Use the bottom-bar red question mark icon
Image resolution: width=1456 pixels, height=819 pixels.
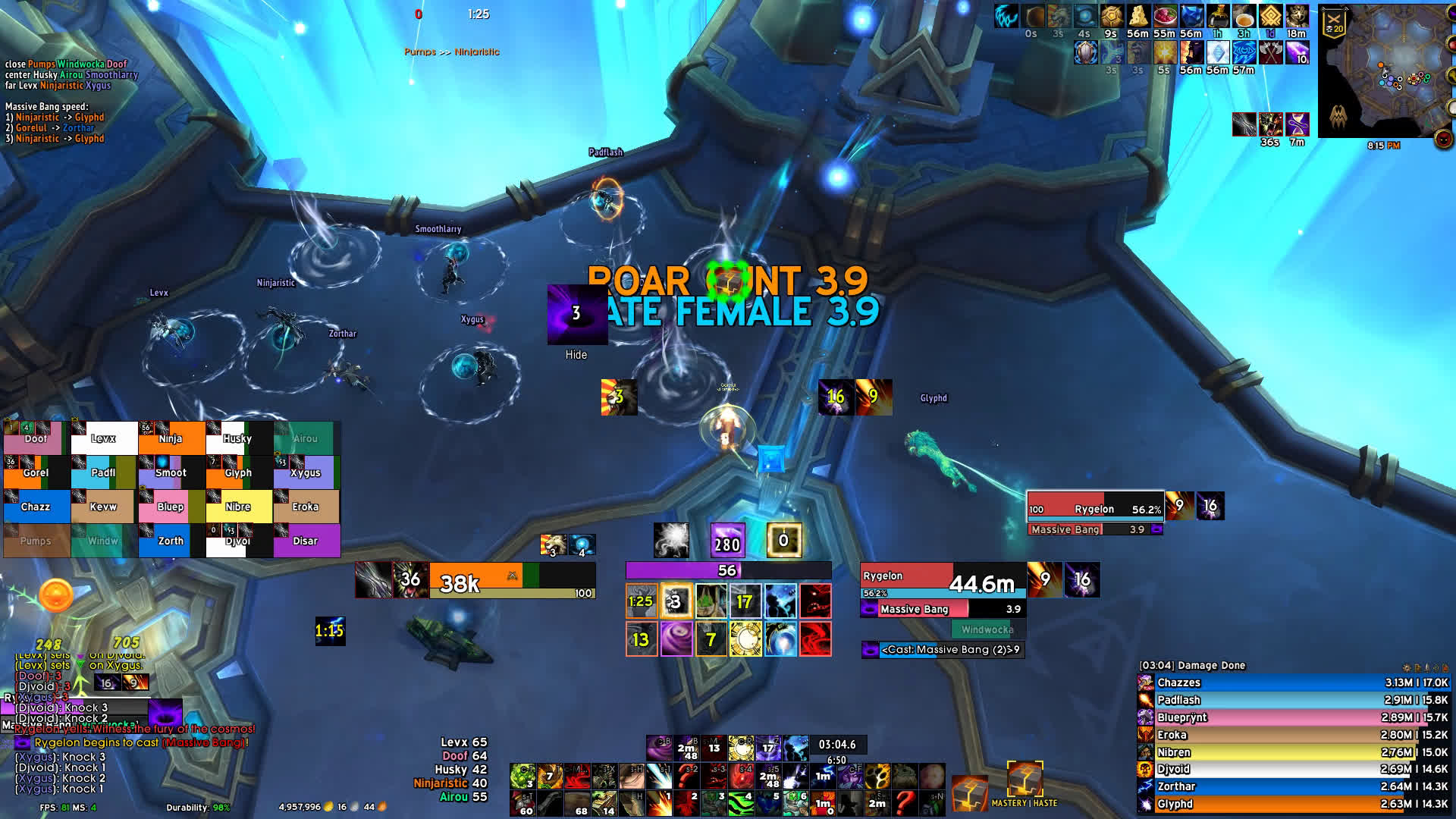(x=905, y=803)
